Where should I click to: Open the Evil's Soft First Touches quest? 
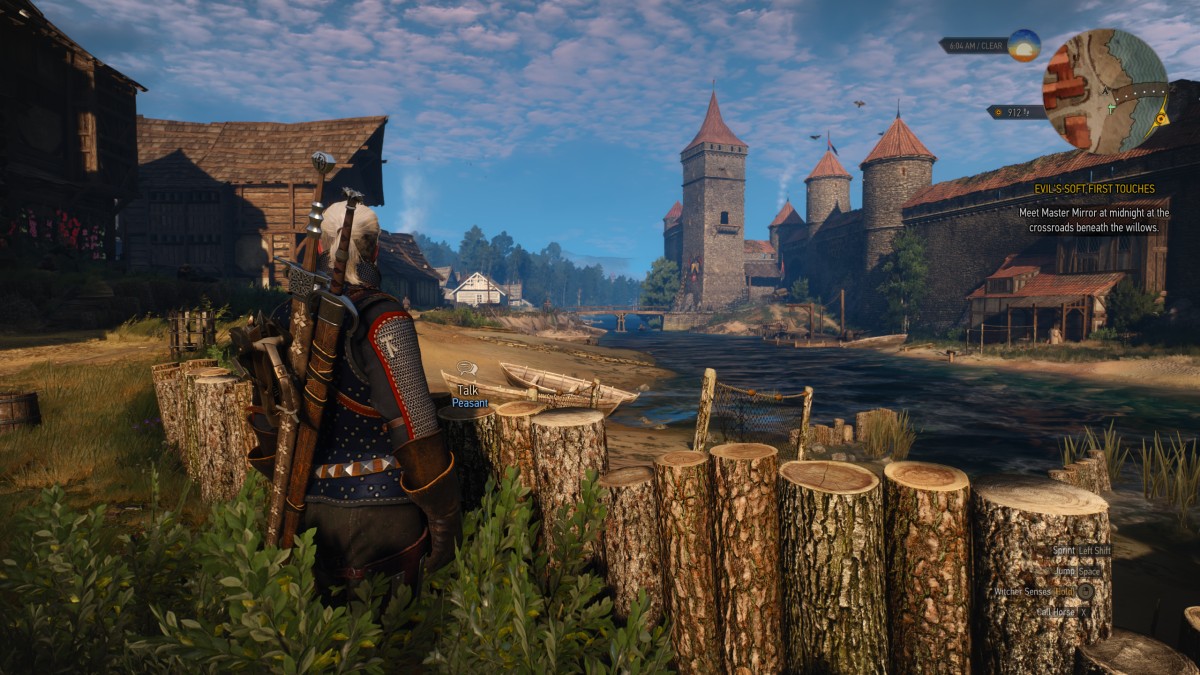1094,189
